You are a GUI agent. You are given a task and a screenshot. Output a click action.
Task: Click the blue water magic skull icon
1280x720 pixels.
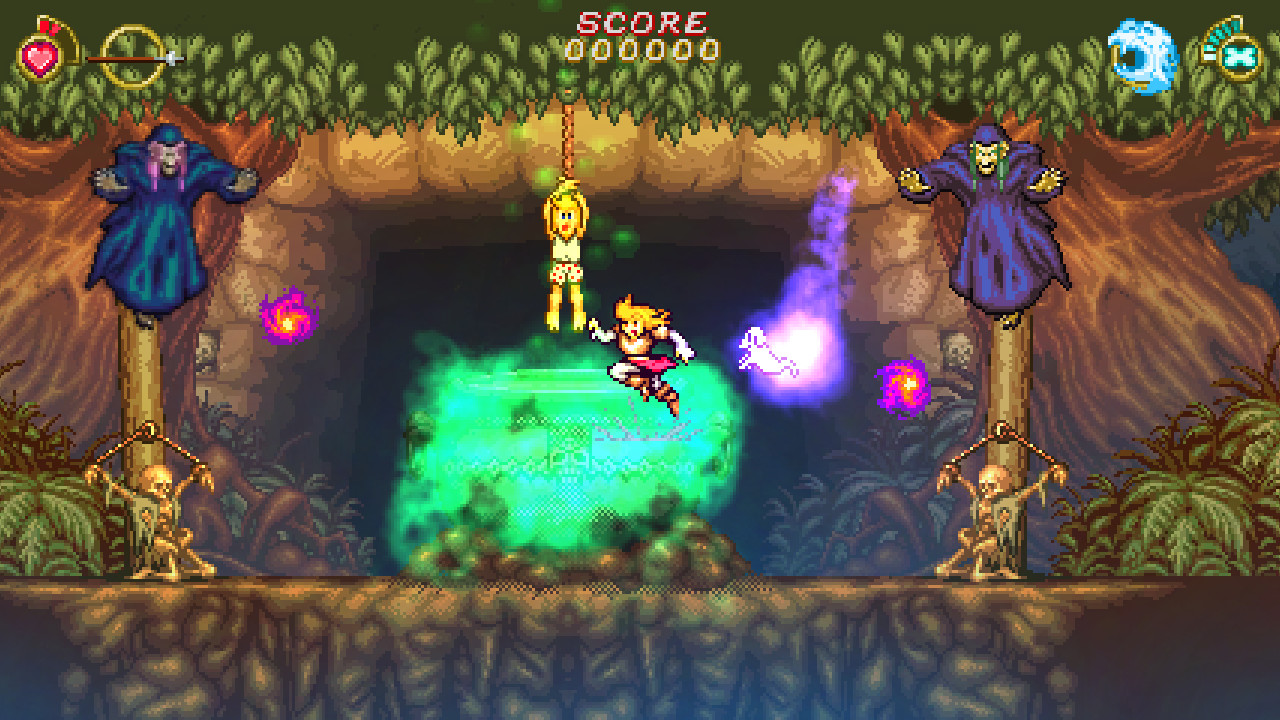[1143, 55]
